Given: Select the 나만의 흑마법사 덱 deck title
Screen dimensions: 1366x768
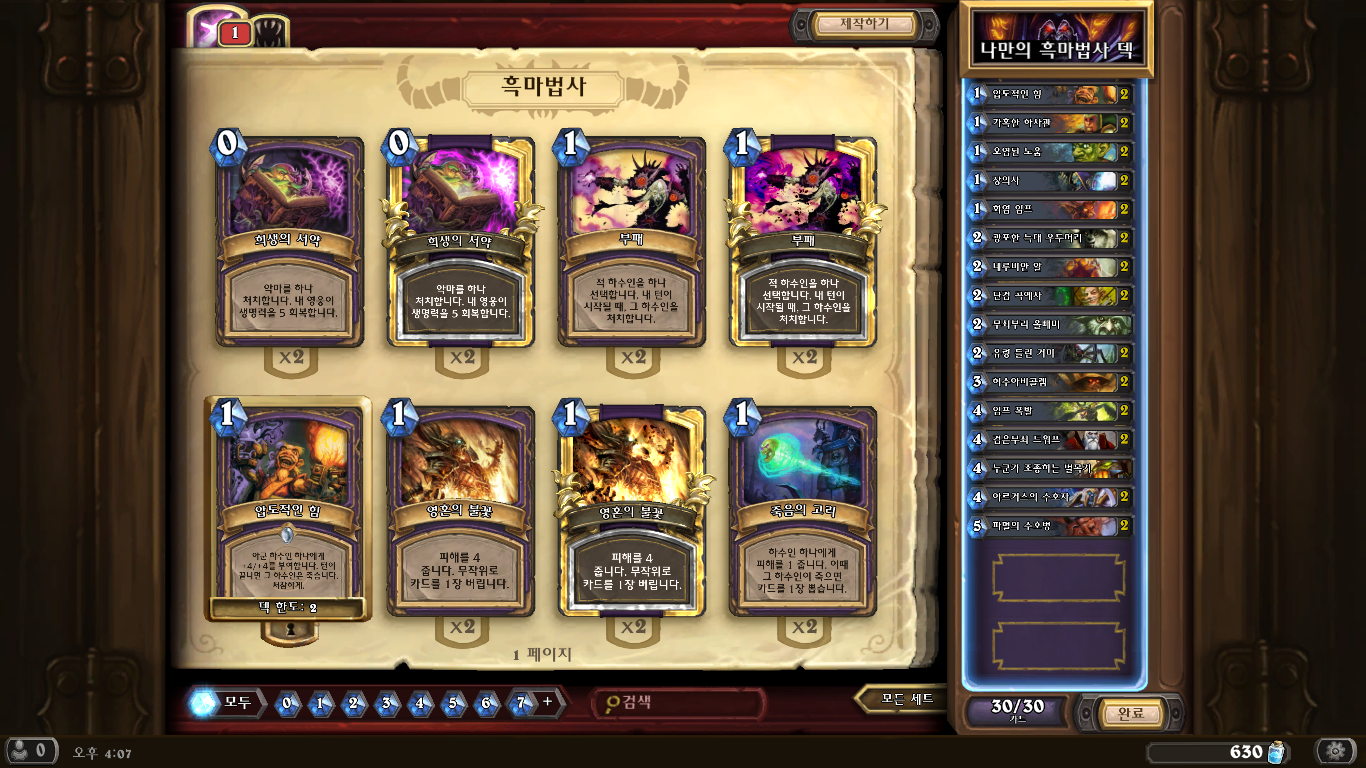Looking at the screenshot, I should (x=1056, y=40).
